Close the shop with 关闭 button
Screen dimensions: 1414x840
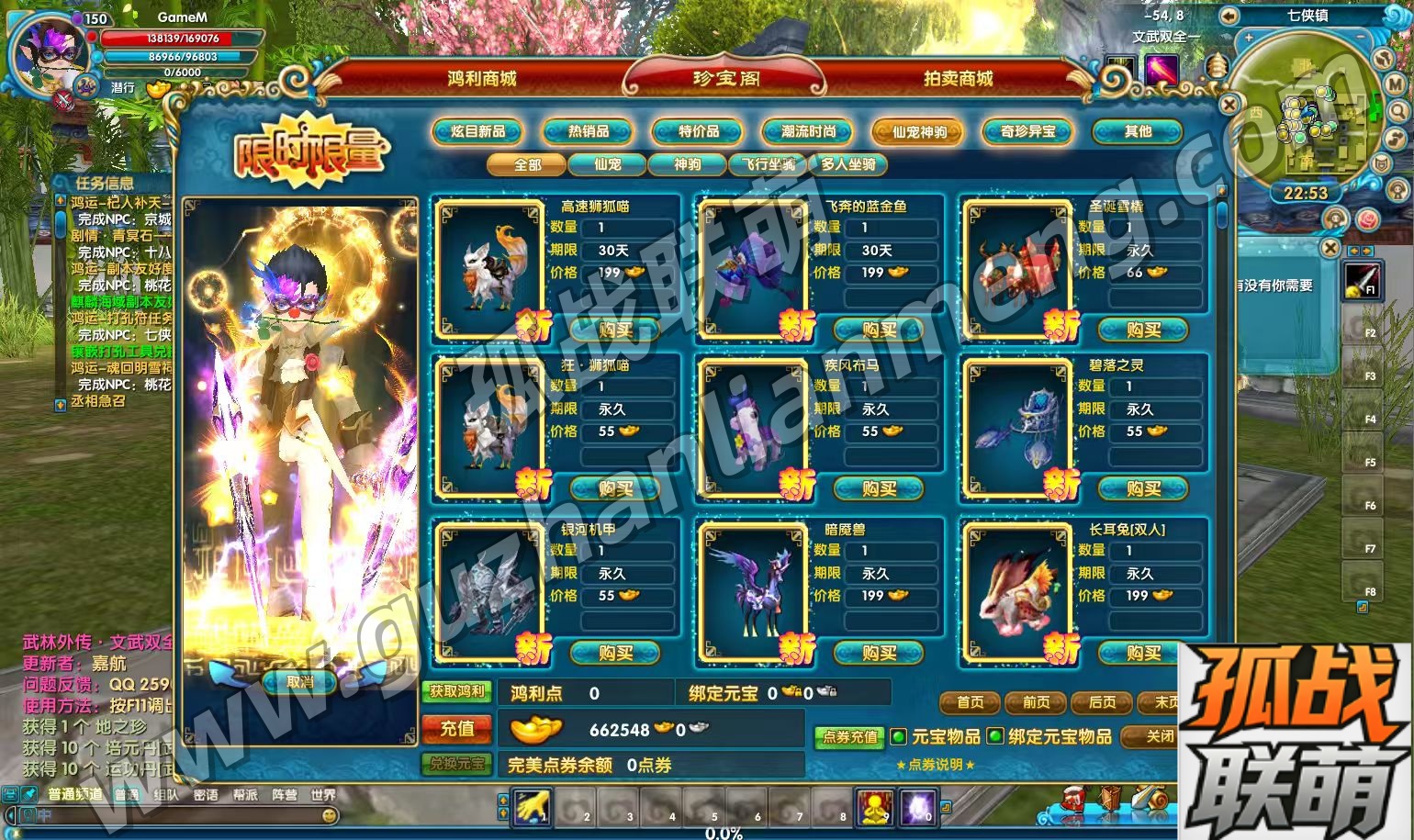[1159, 736]
